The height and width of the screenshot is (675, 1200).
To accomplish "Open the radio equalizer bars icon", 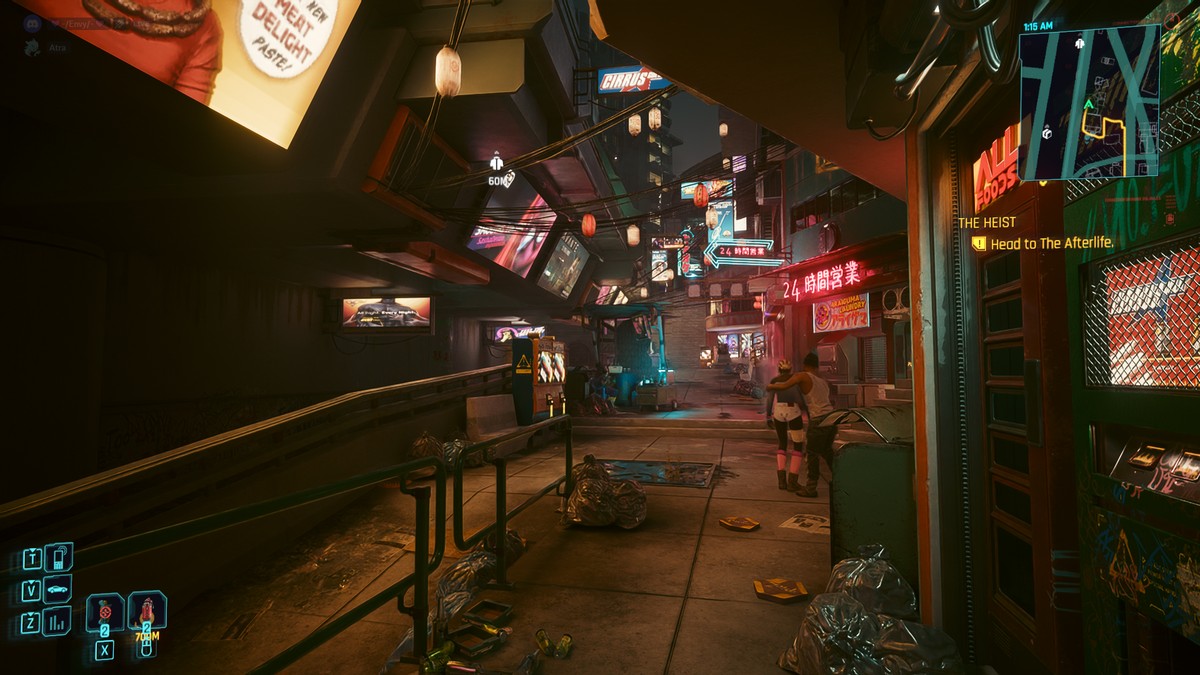I will coord(57,621).
